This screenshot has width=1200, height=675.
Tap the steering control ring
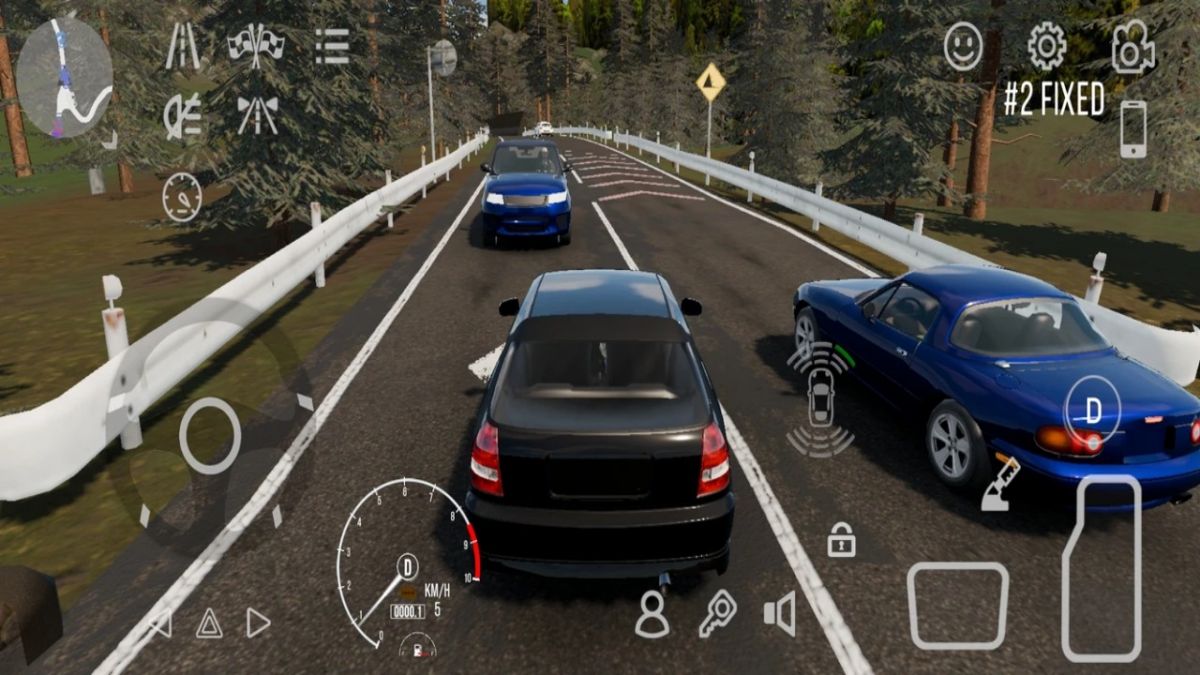[210, 436]
